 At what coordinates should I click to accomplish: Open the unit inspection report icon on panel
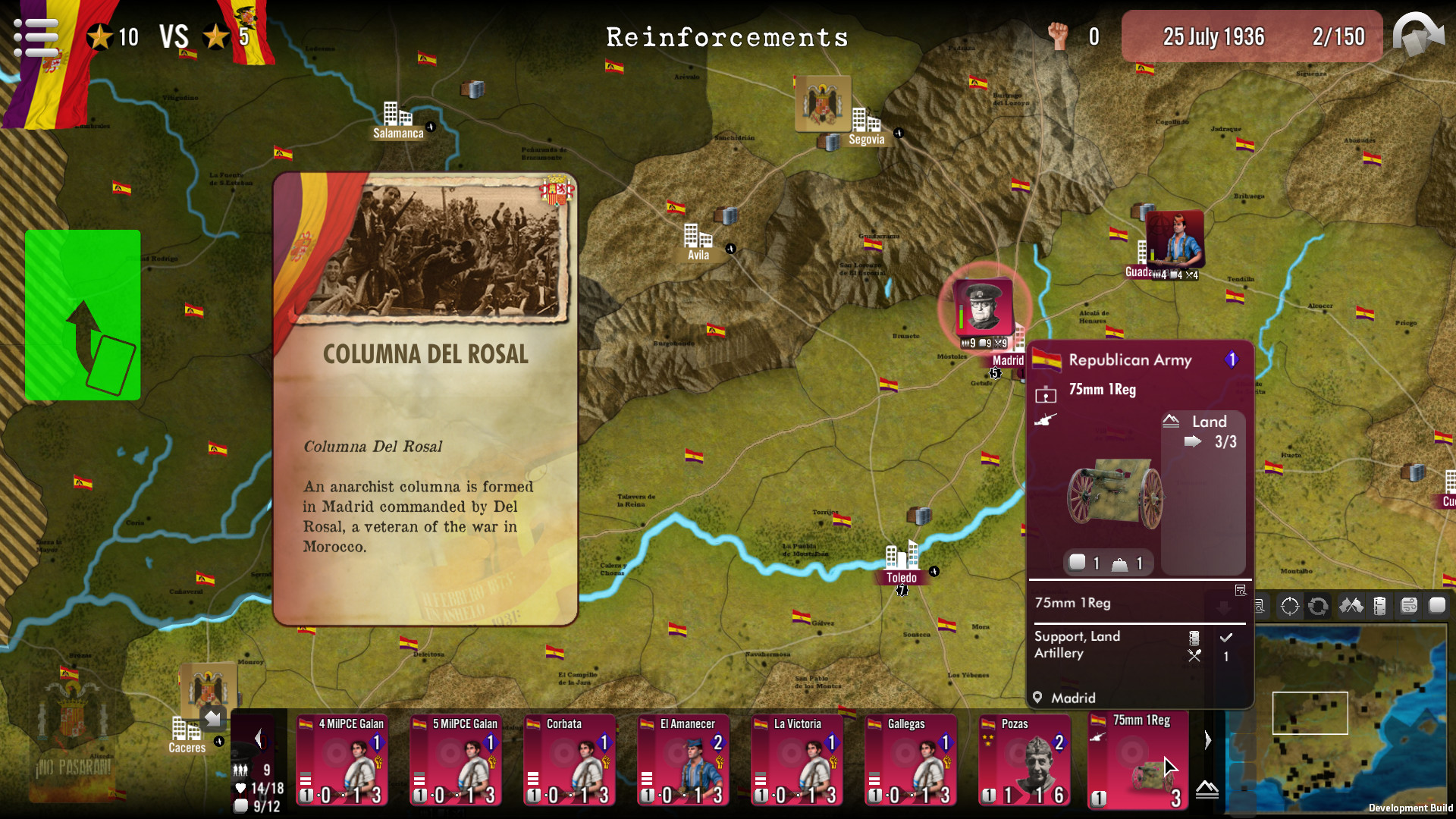coord(1241,591)
